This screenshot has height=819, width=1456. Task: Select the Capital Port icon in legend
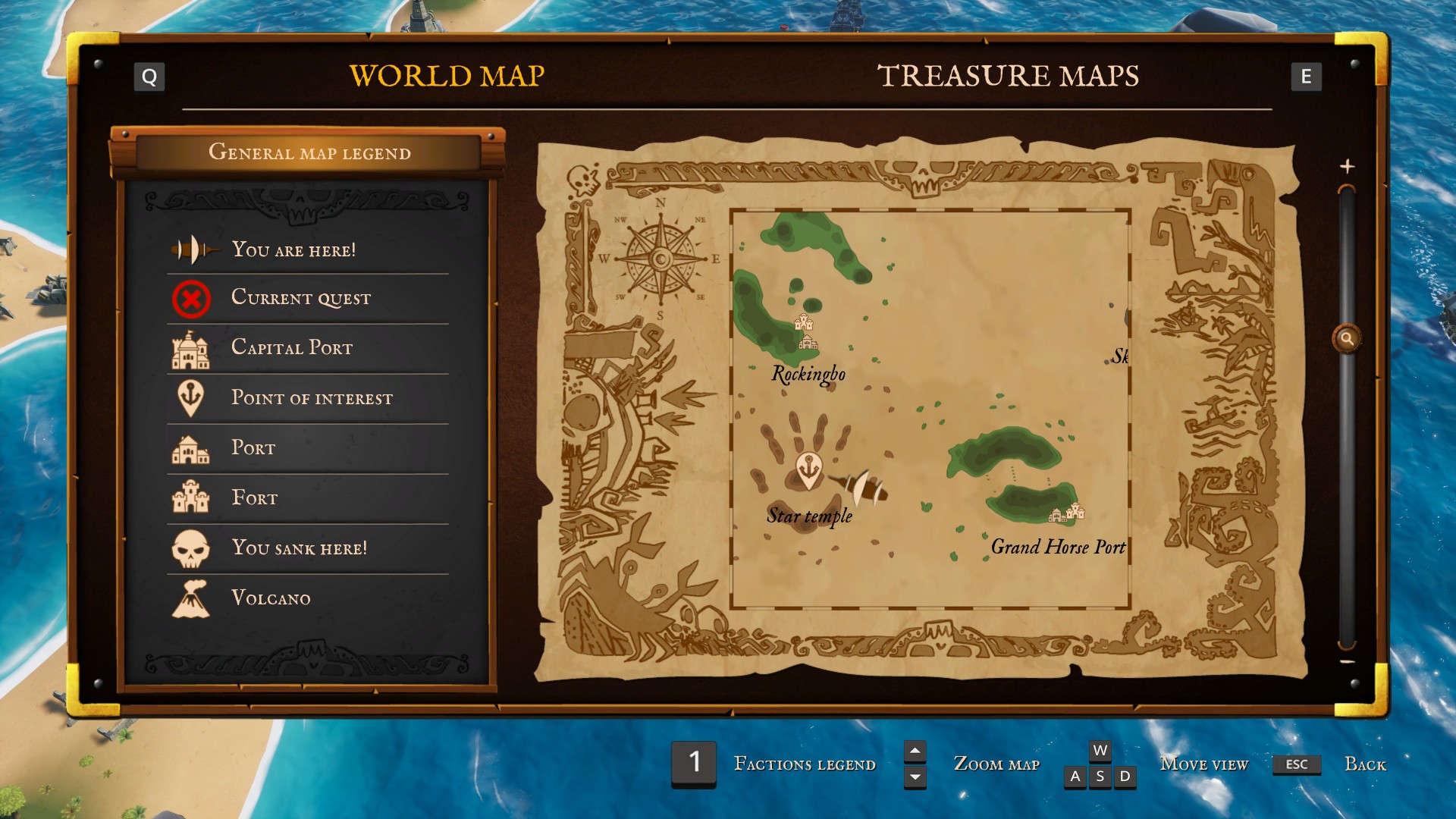(x=190, y=347)
